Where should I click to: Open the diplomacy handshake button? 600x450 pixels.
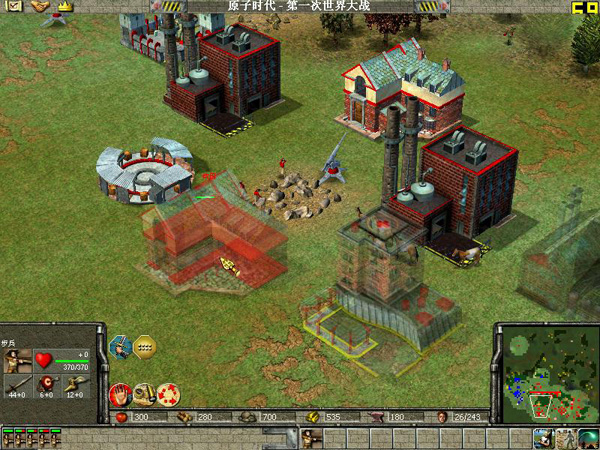(39, 7)
